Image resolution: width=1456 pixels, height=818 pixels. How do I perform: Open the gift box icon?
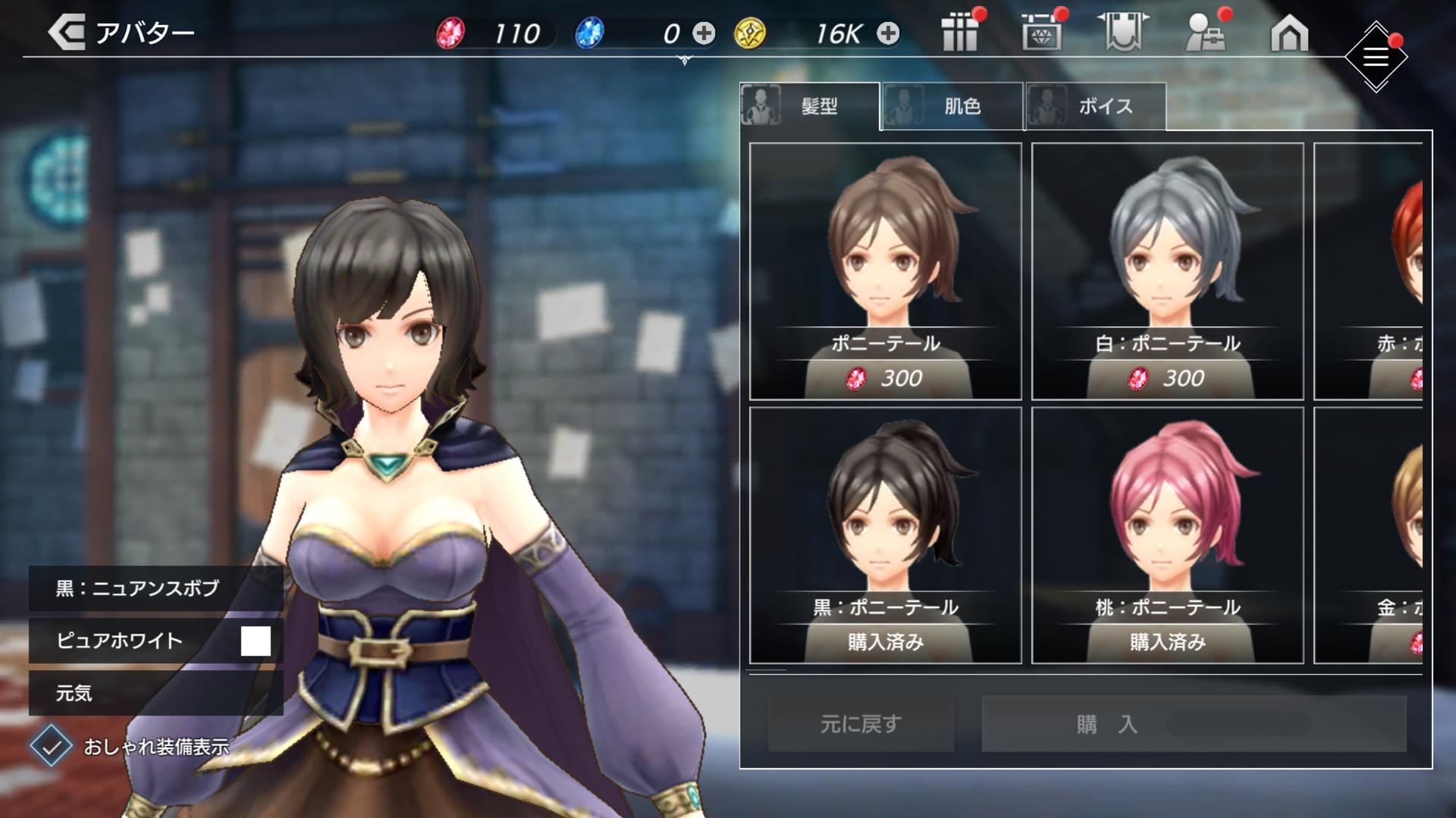960,33
